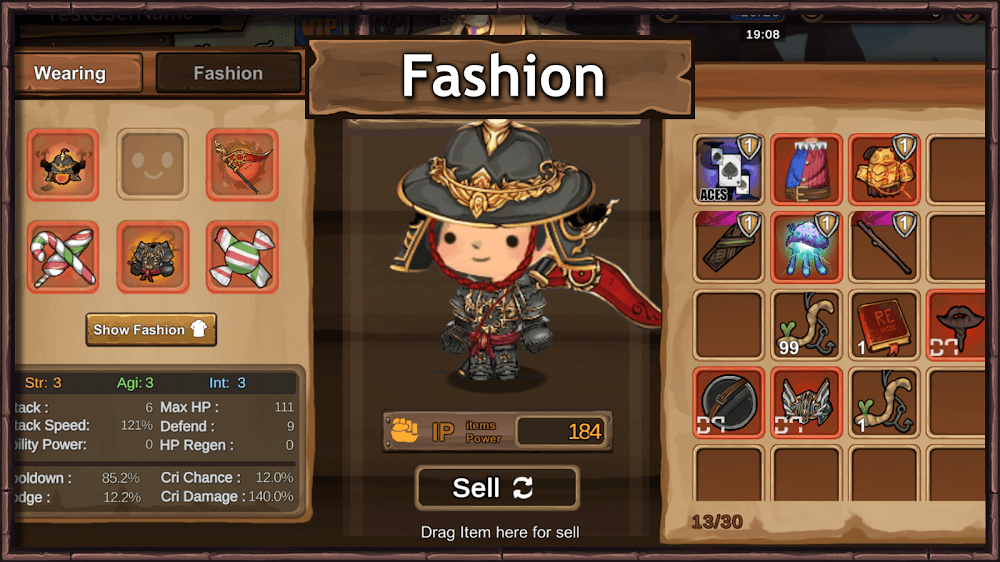Pick the equipped striped candy slot
Screen dimensions: 1000x562
click(x=242, y=257)
